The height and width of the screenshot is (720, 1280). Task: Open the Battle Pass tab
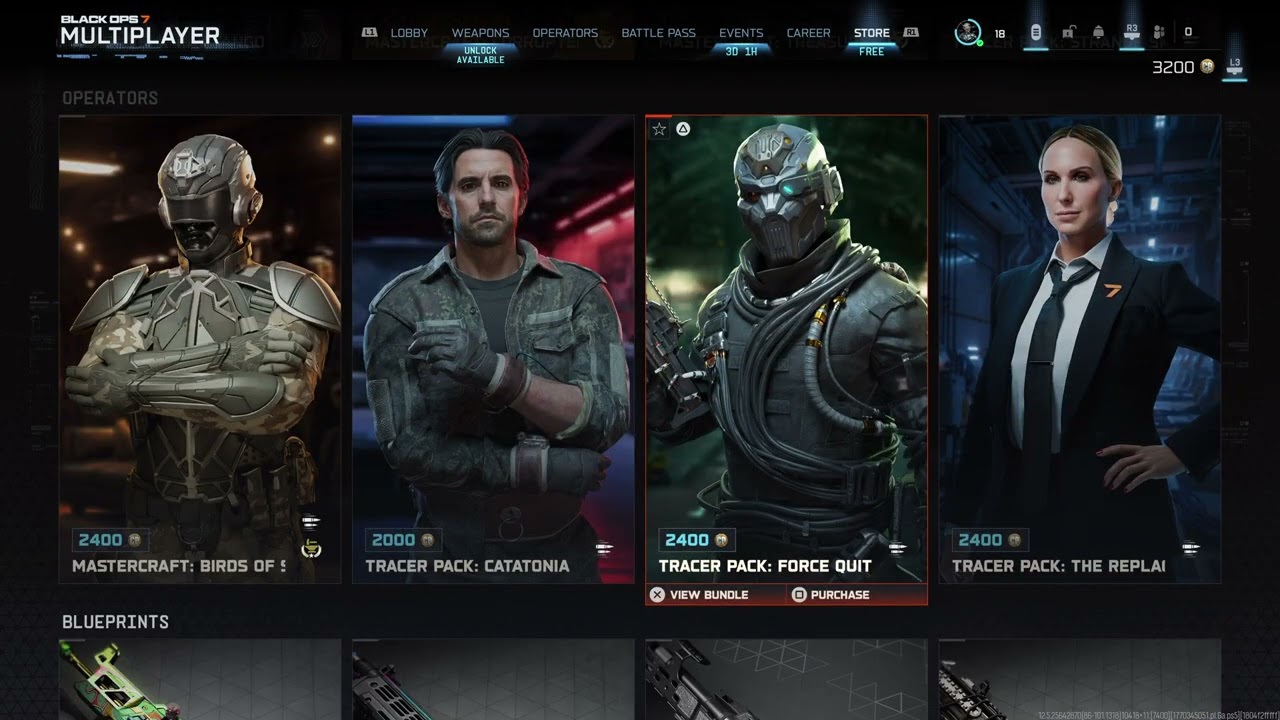[658, 33]
